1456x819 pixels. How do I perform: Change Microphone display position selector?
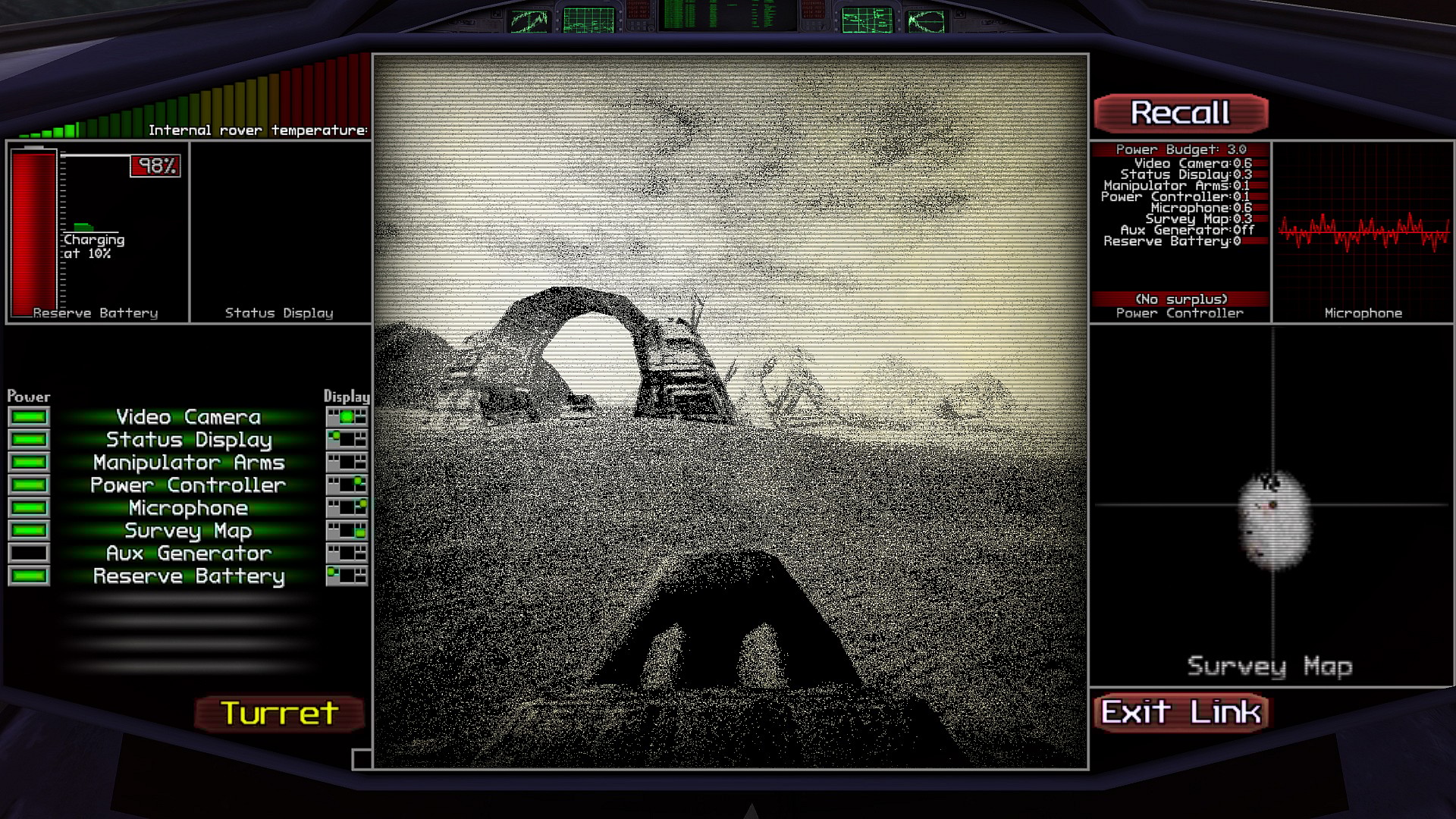[x=347, y=508]
